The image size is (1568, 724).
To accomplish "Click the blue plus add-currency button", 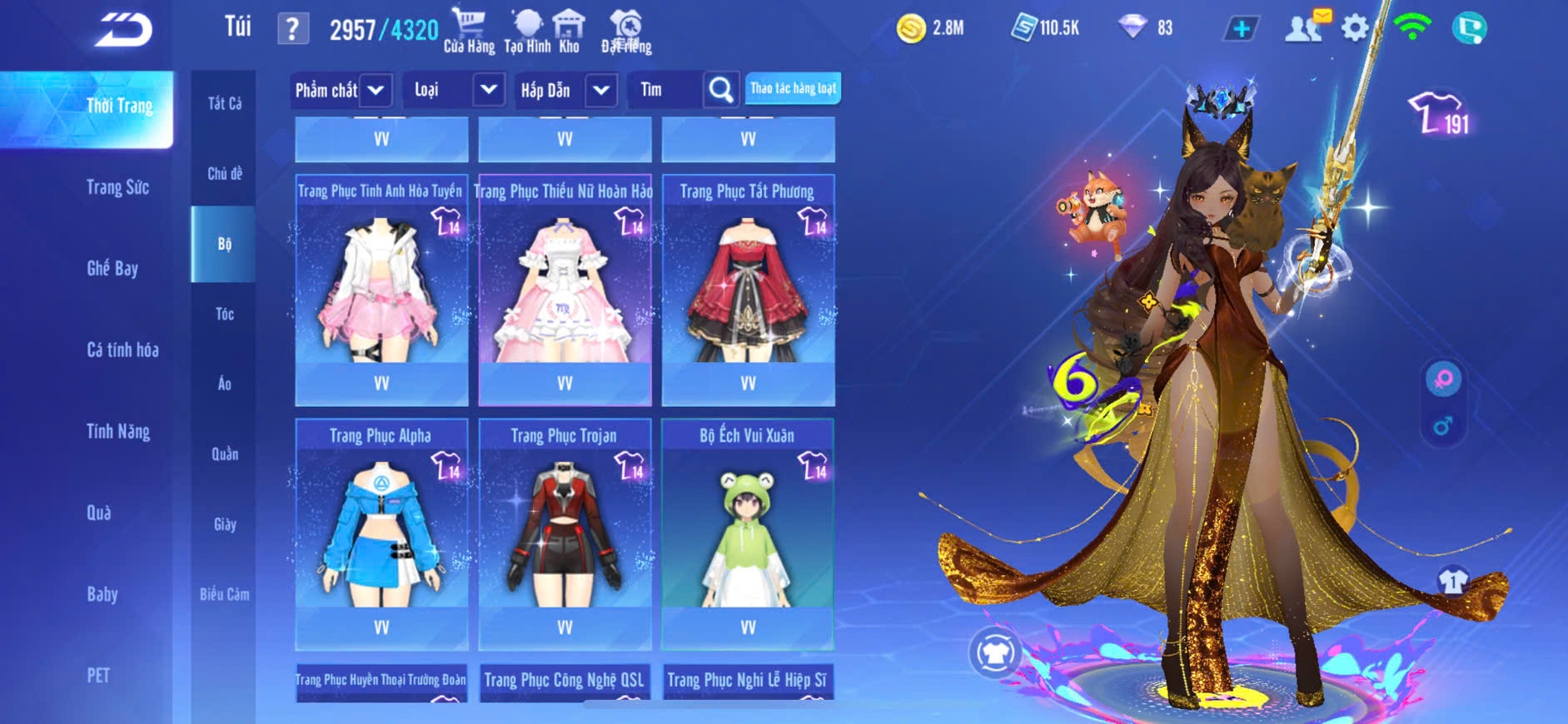I will tap(1241, 28).
